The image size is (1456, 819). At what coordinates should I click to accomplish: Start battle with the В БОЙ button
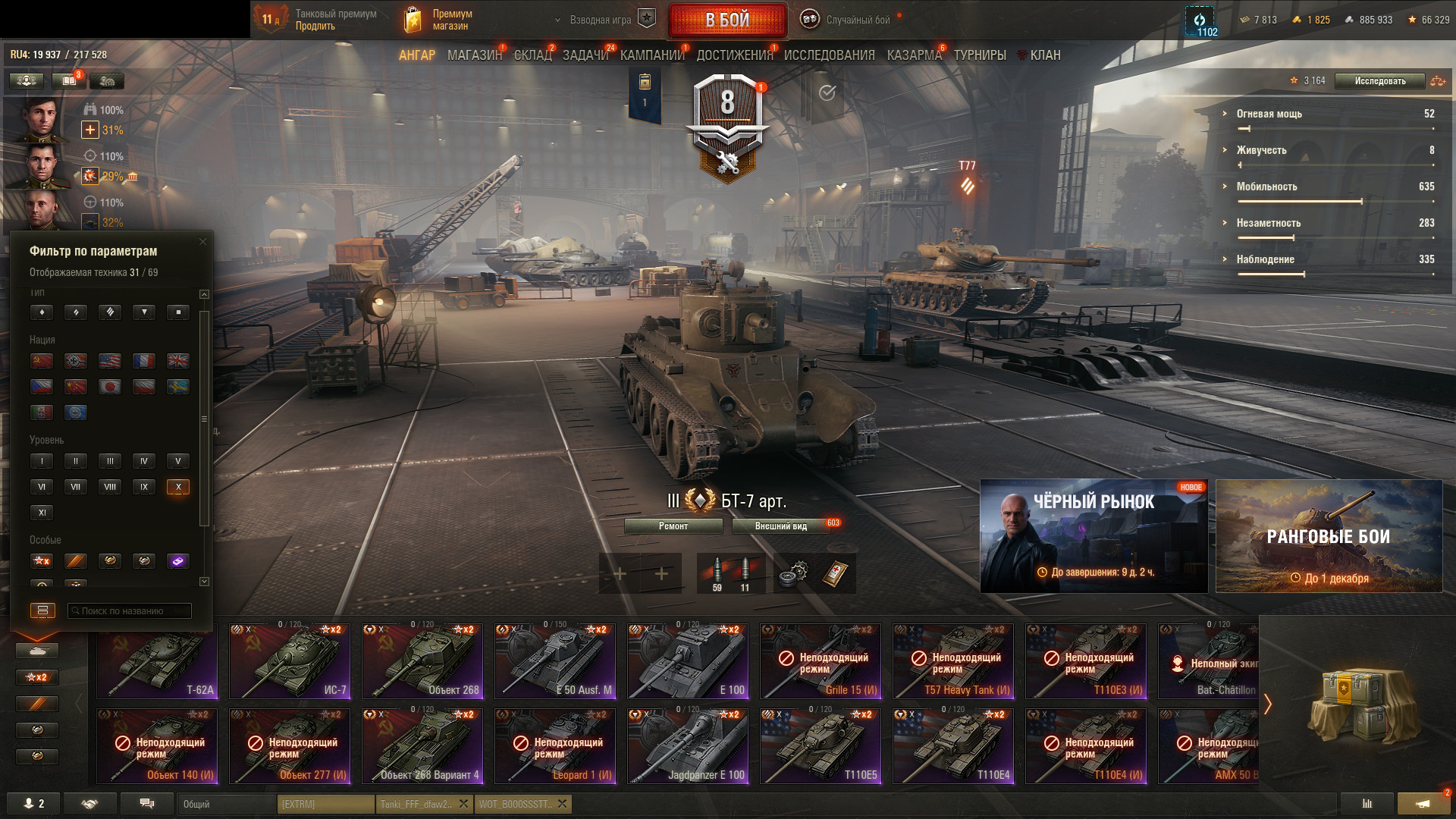point(727,20)
